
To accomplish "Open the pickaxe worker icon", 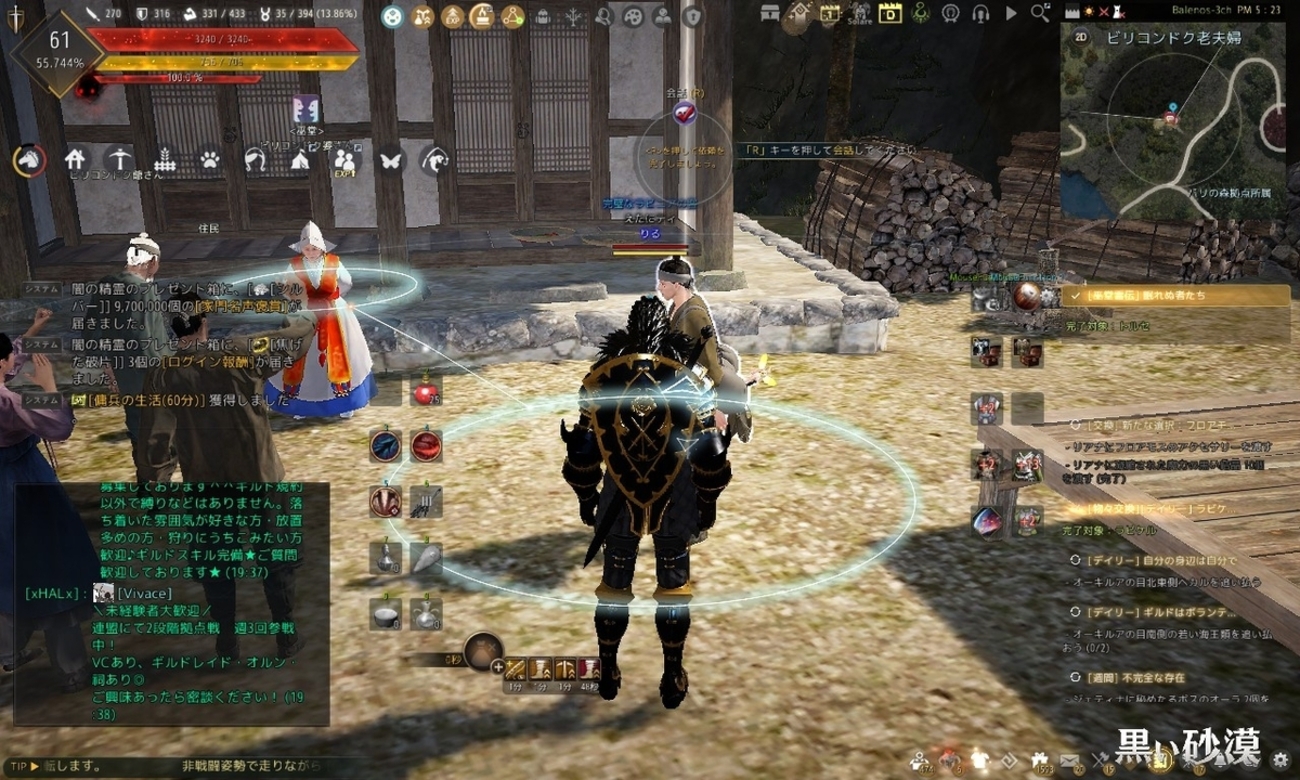I will tap(120, 159).
